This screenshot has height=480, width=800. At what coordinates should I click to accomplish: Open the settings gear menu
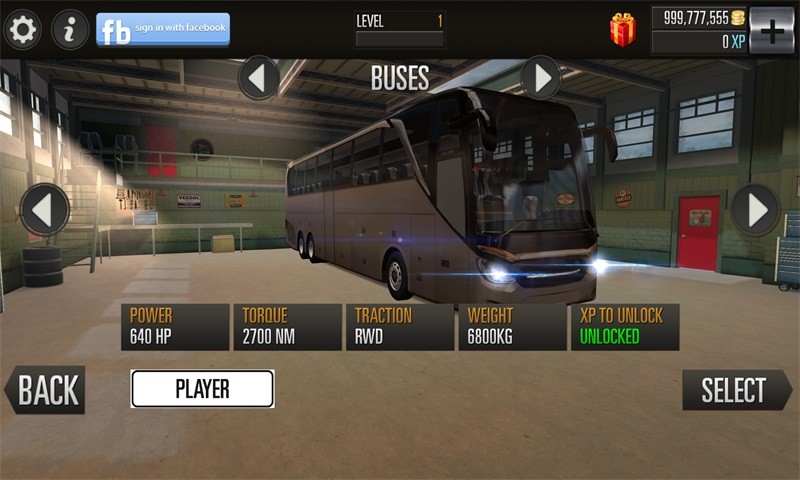point(22,29)
